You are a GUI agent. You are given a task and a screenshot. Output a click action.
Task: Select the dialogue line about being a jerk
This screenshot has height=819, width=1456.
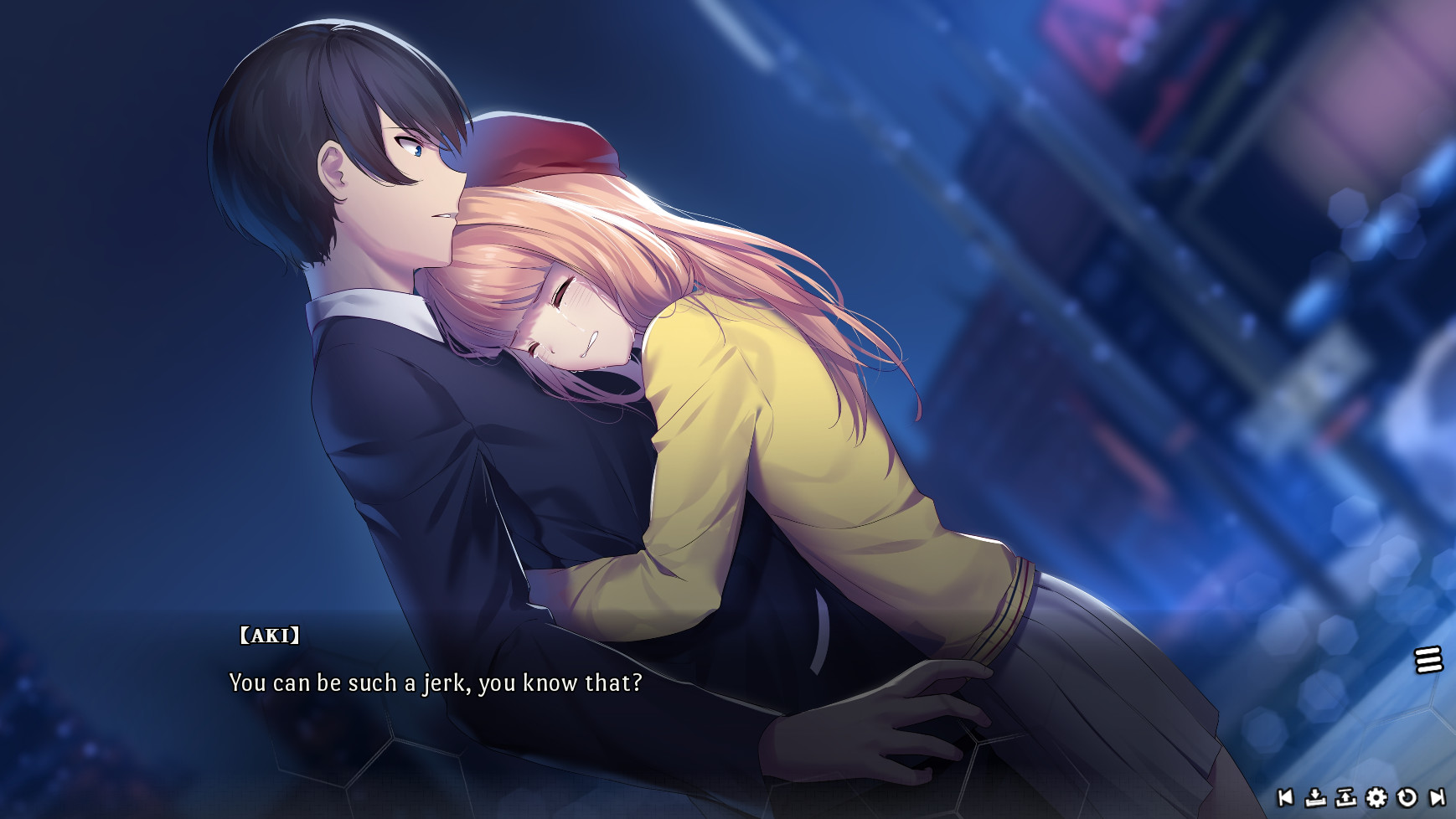click(x=436, y=683)
